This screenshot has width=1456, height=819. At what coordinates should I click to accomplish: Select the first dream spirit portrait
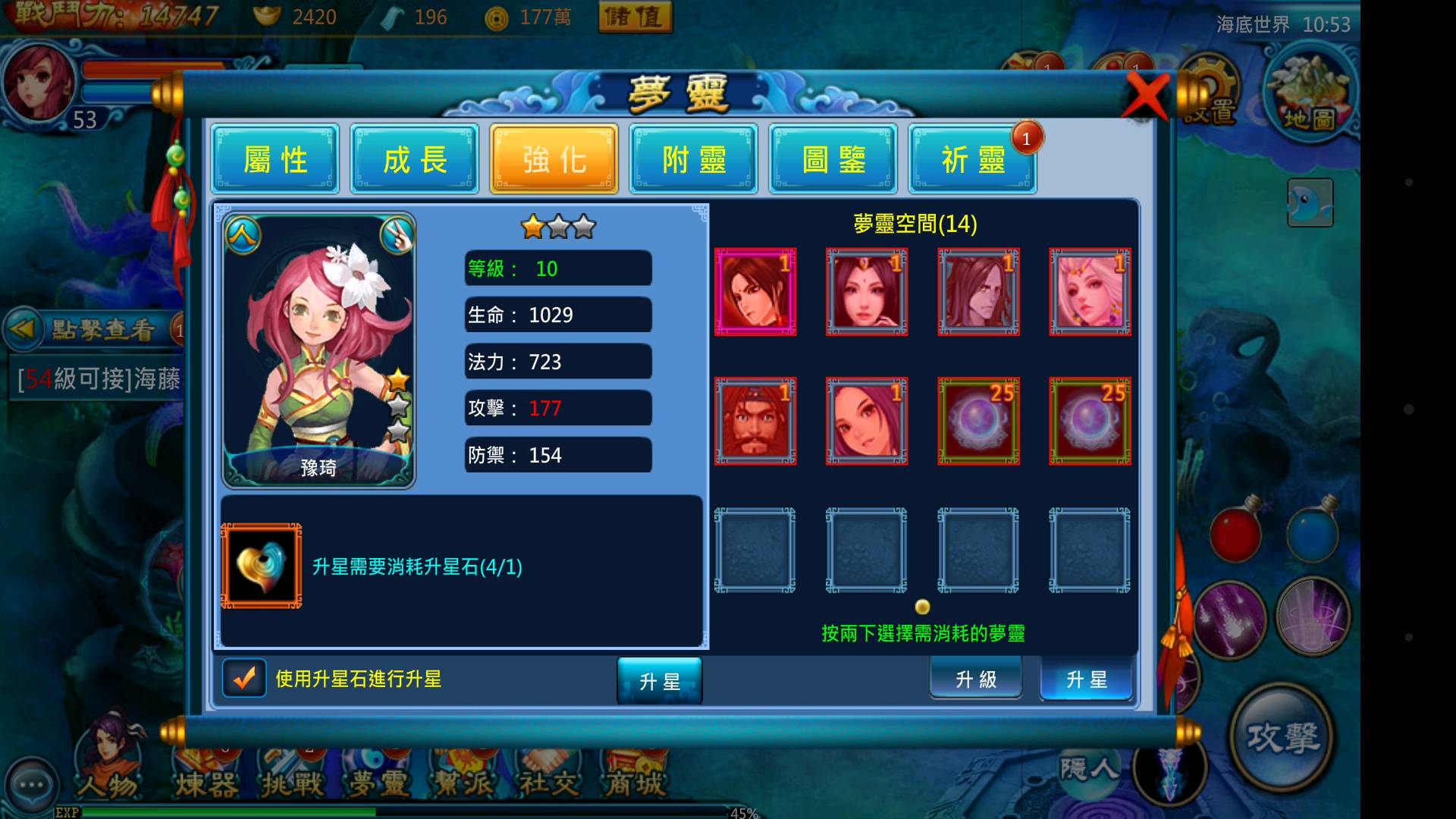755,291
